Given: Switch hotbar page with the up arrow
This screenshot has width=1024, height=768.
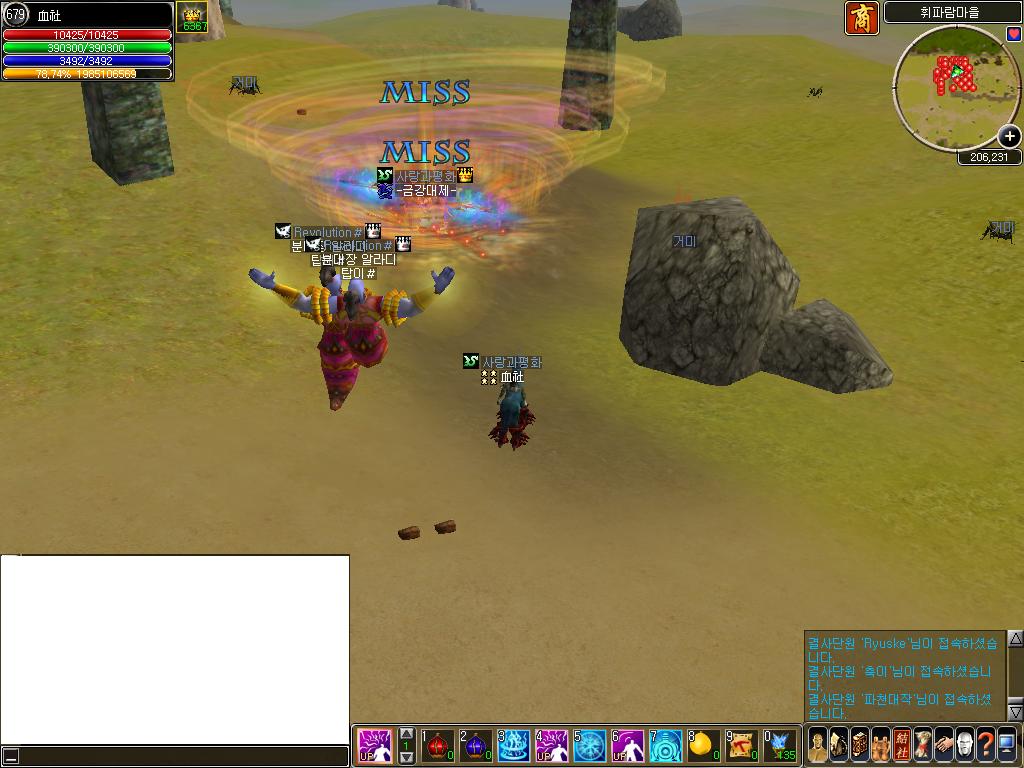Looking at the screenshot, I should pyautogui.click(x=406, y=734).
